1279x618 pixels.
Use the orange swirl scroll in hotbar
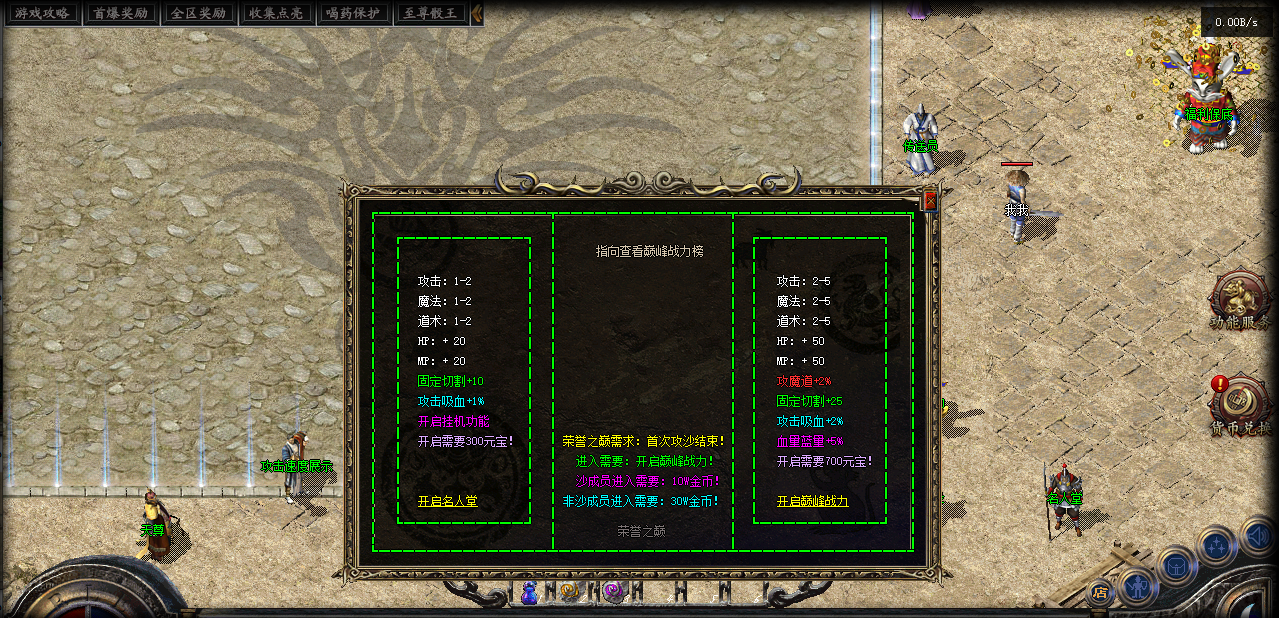(570, 592)
